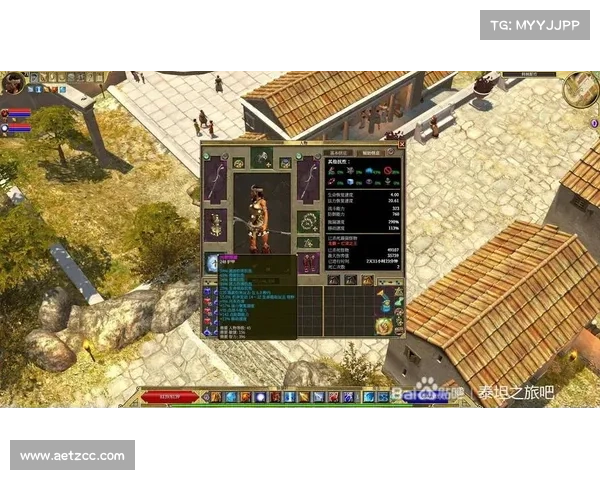
Task: Select the torso armor slot left of character
Action: coord(216,224)
